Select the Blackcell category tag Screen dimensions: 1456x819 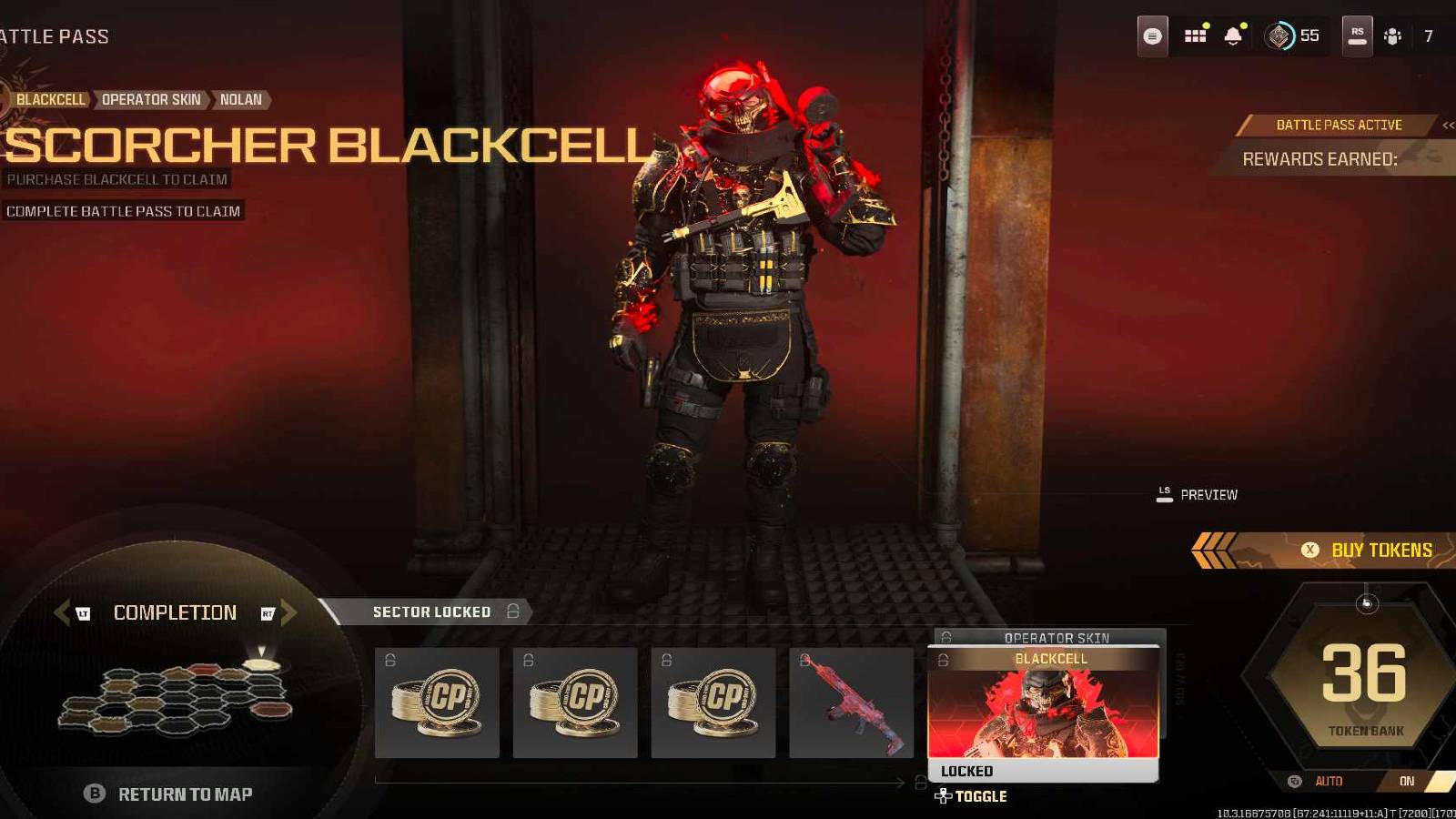tap(51, 100)
